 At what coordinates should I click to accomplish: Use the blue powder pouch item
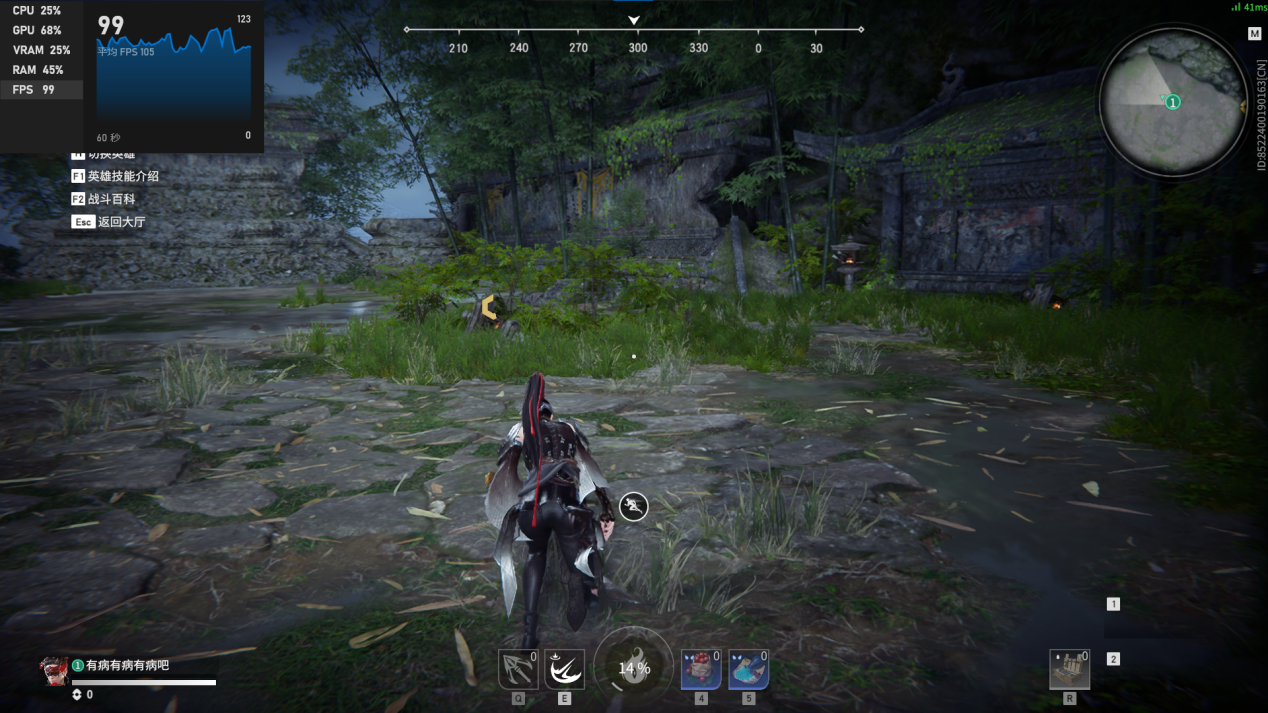(748, 670)
